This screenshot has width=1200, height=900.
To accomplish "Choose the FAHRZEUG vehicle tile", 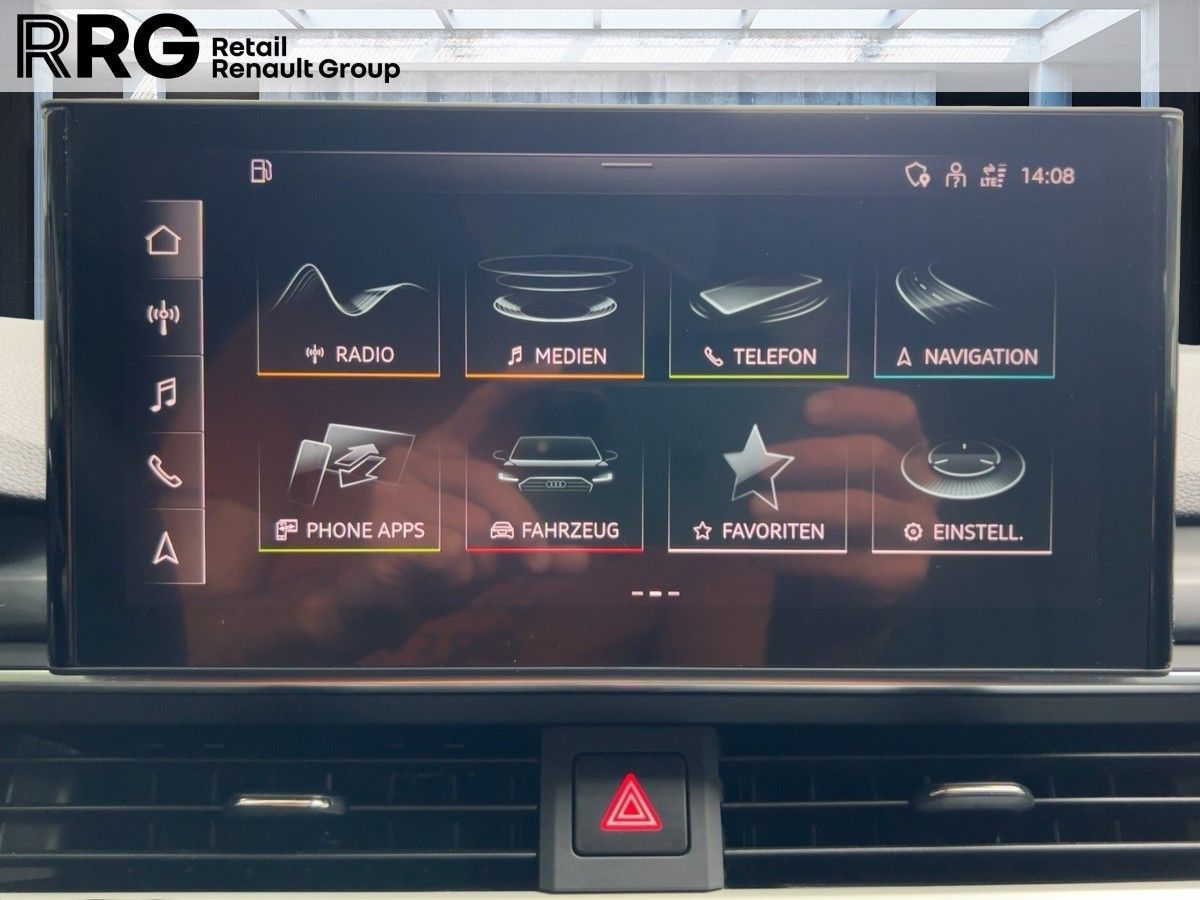I will pos(554,494).
